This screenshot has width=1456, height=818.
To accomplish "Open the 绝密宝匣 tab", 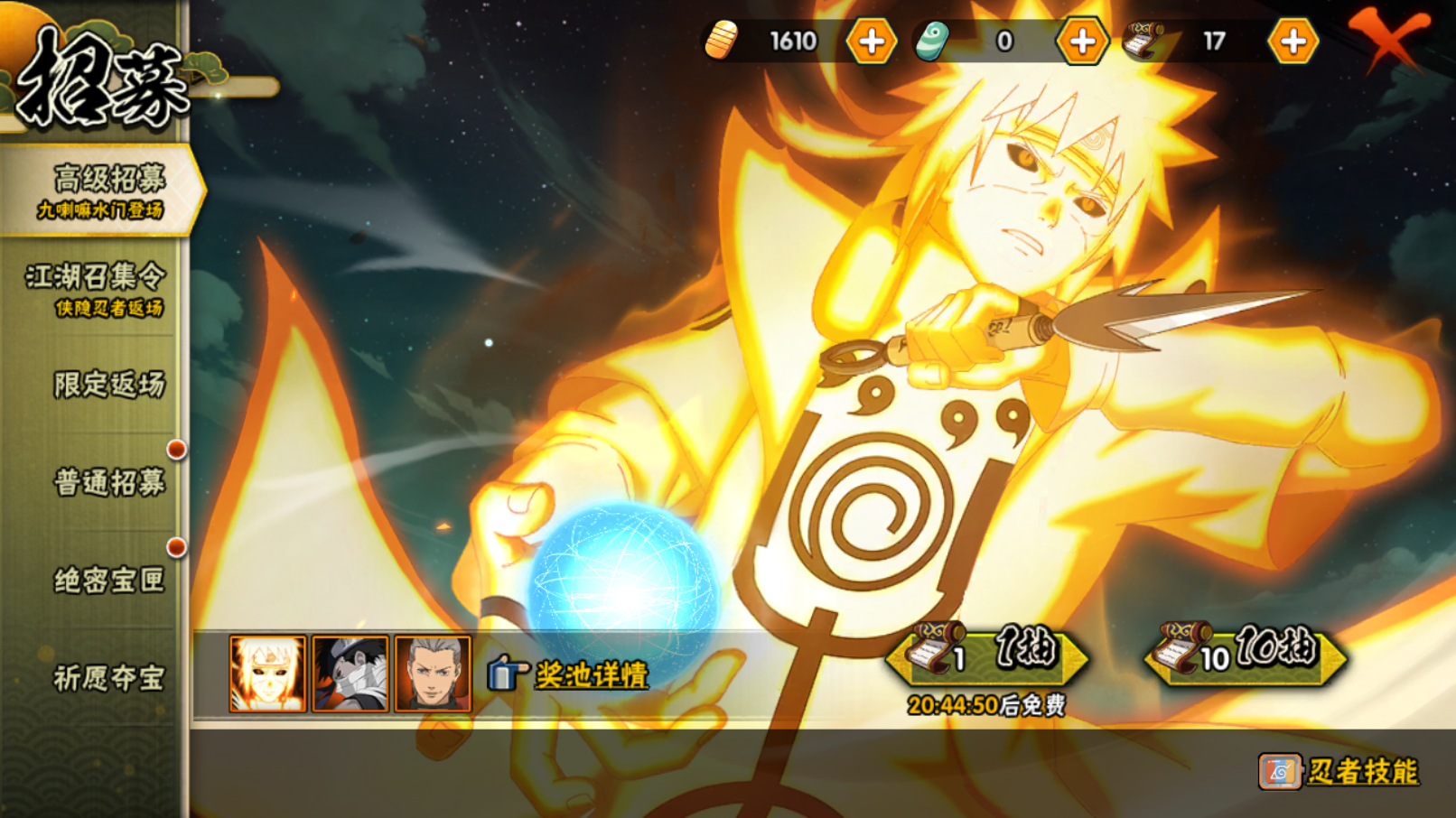I will [x=108, y=580].
